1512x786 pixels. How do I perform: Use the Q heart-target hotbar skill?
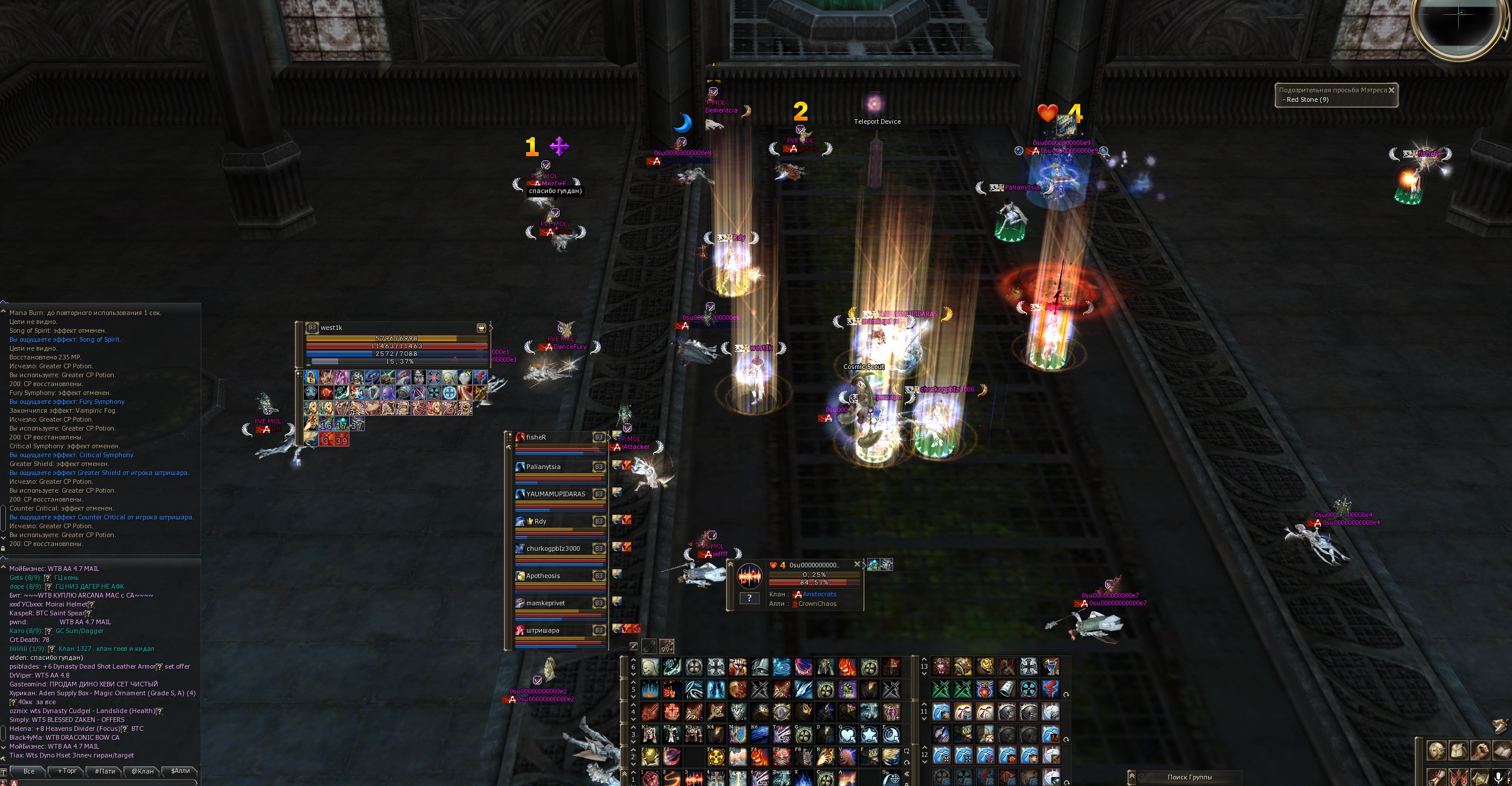[x=848, y=734]
